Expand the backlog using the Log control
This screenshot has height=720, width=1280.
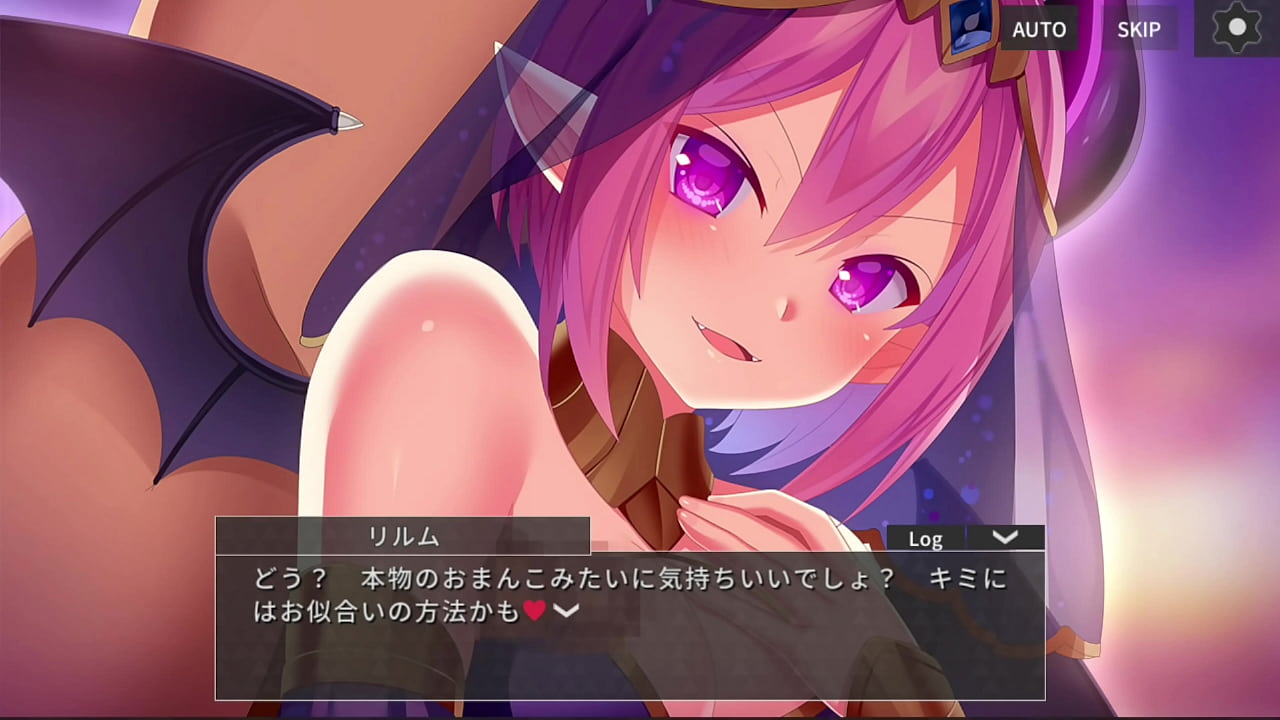click(927, 538)
